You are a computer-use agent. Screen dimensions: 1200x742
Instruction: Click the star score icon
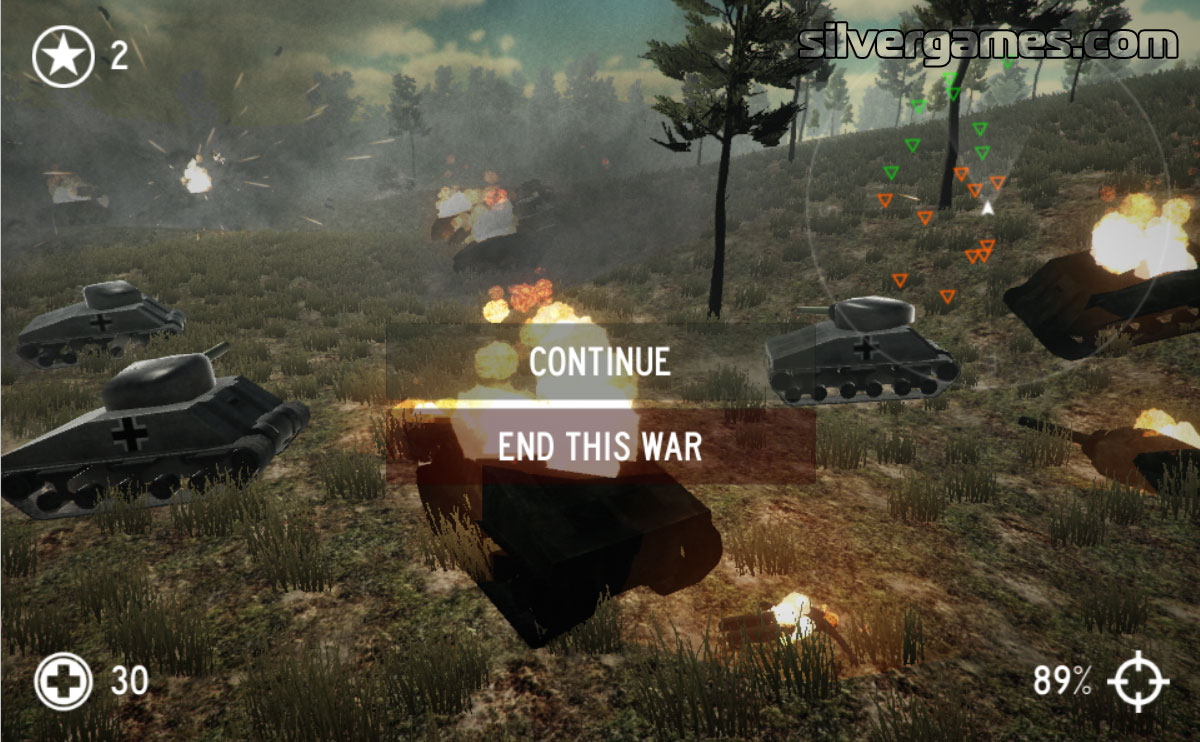click(62, 56)
